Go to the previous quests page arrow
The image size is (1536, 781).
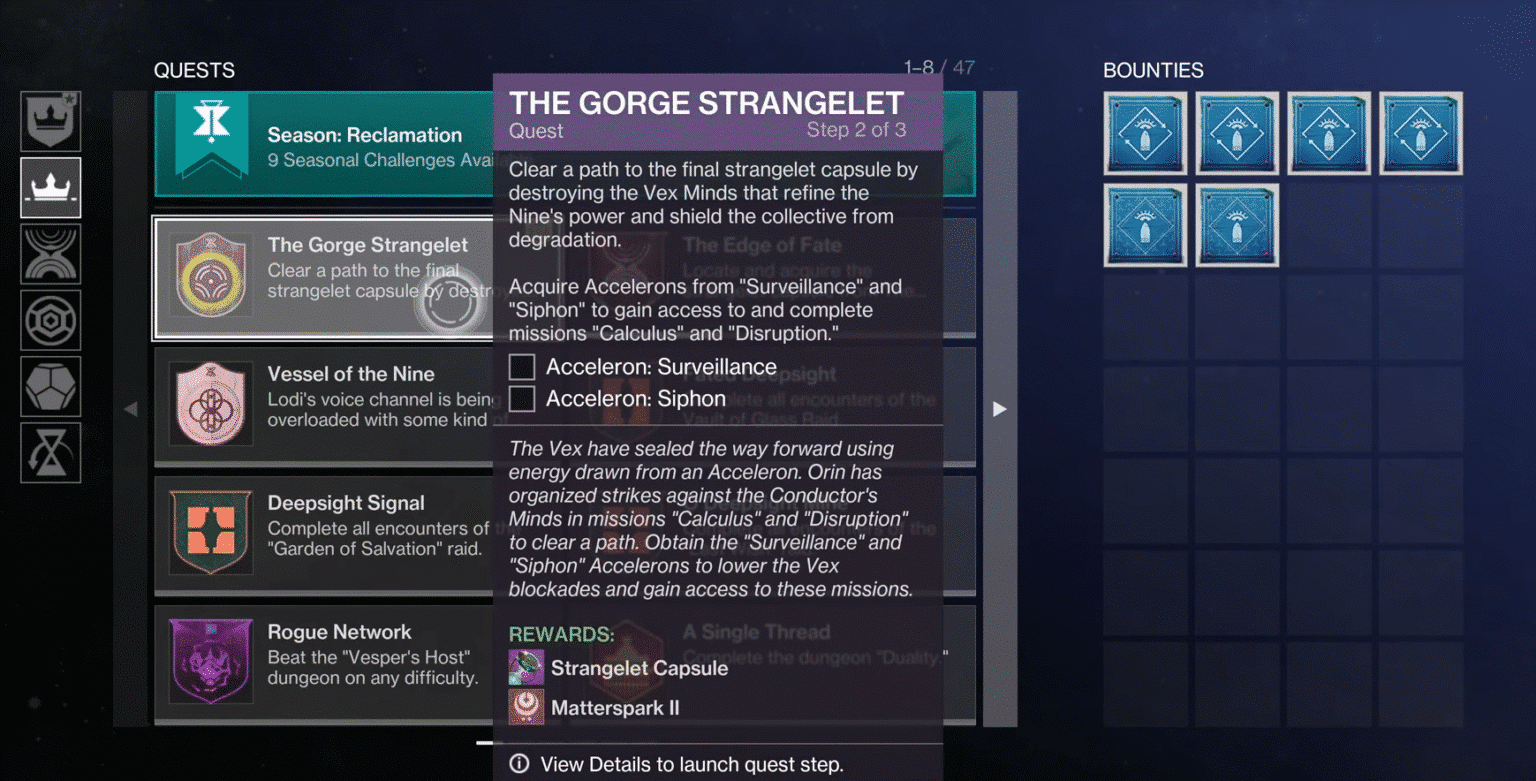point(131,409)
